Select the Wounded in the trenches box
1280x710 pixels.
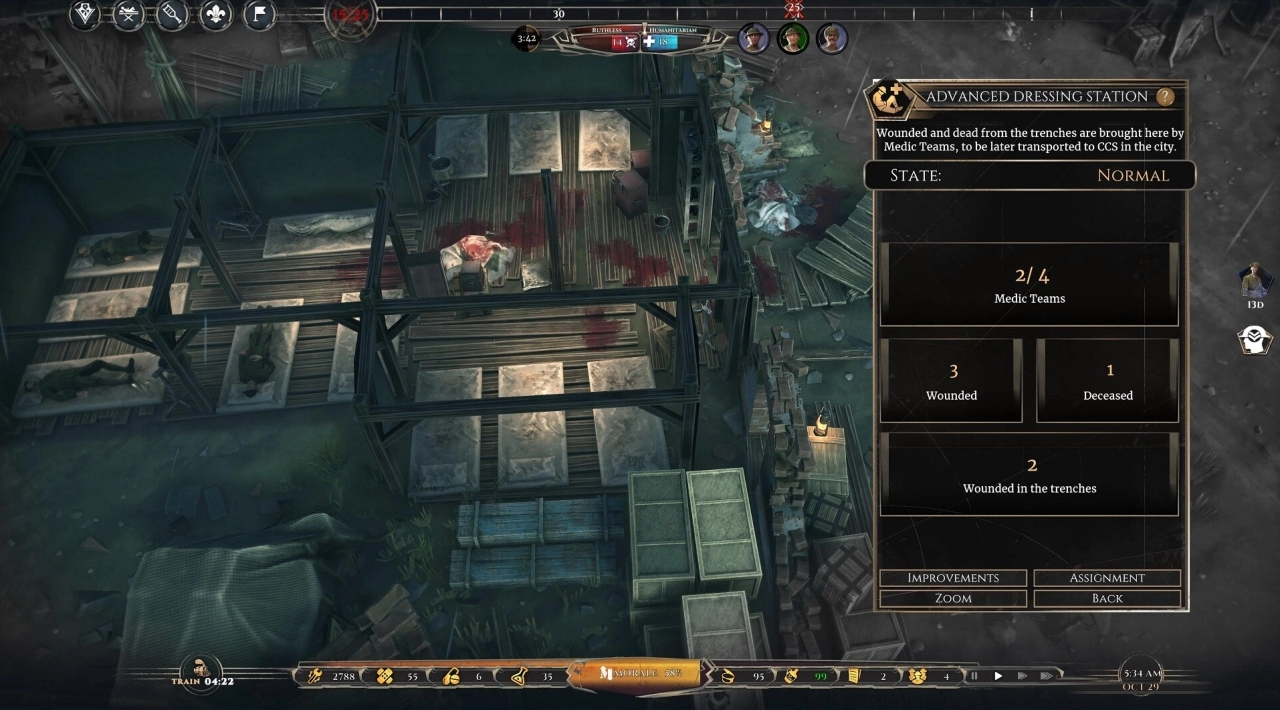click(x=1029, y=475)
